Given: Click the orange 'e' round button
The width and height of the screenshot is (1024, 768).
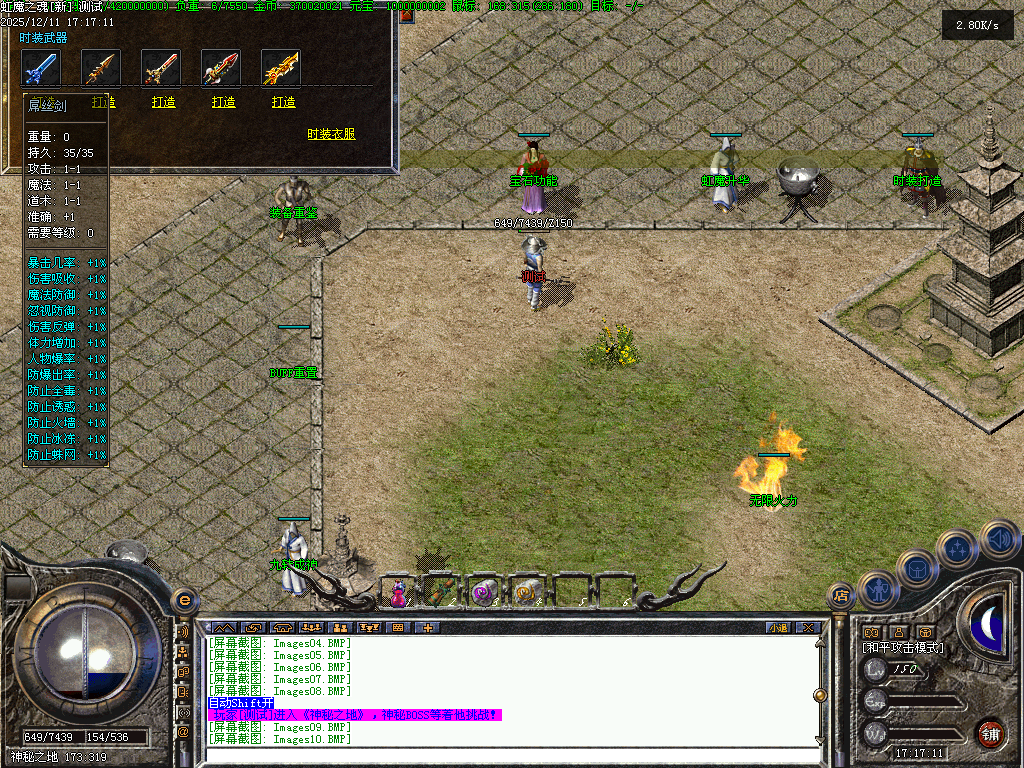Looking at the screenshot, I should tap(184, 601).
